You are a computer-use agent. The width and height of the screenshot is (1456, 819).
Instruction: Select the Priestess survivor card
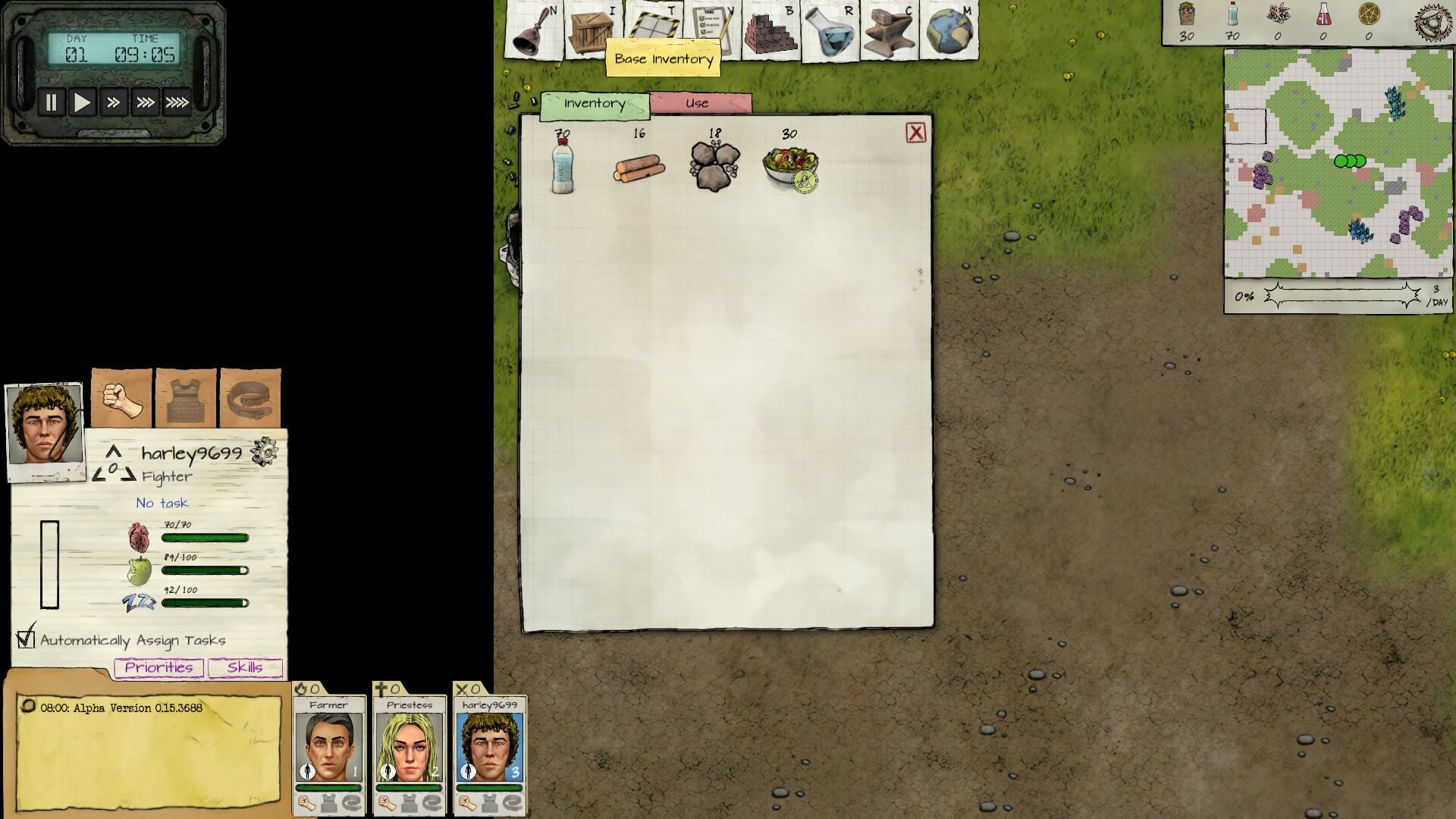(x=409, y=747)
